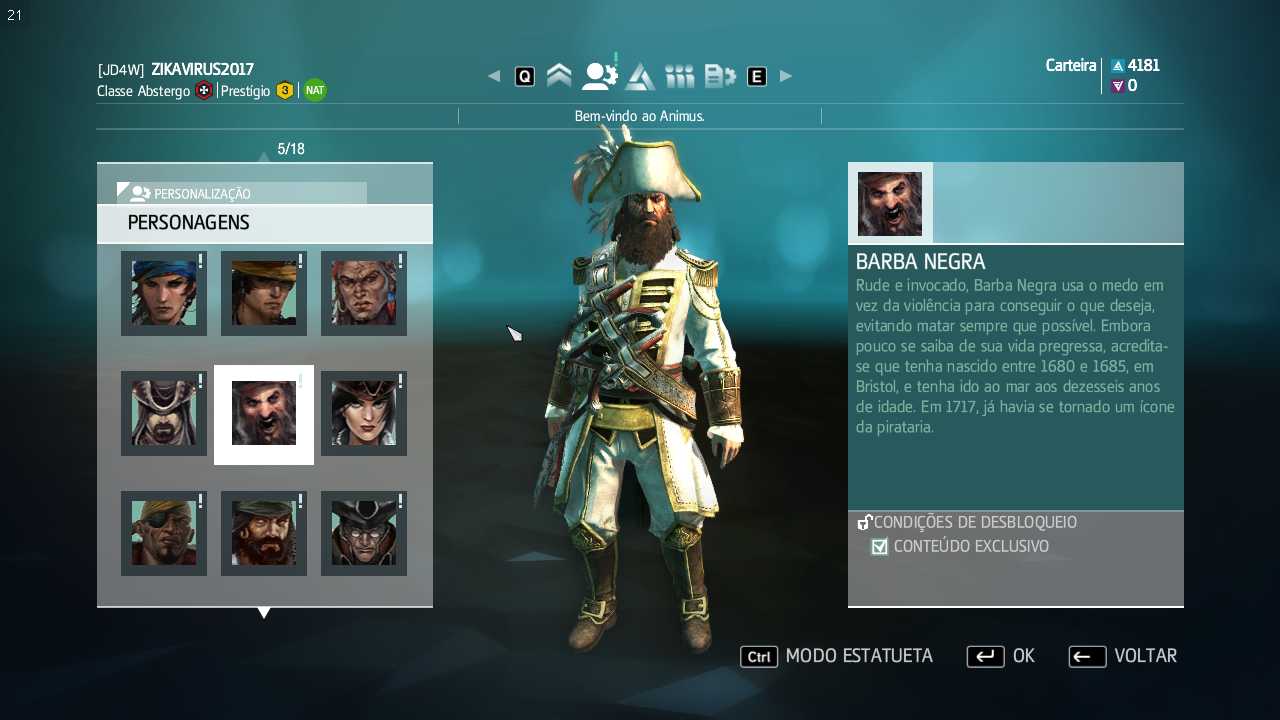
Task: Click the down arrow below character grid
Action: click(x=264, y=613)
